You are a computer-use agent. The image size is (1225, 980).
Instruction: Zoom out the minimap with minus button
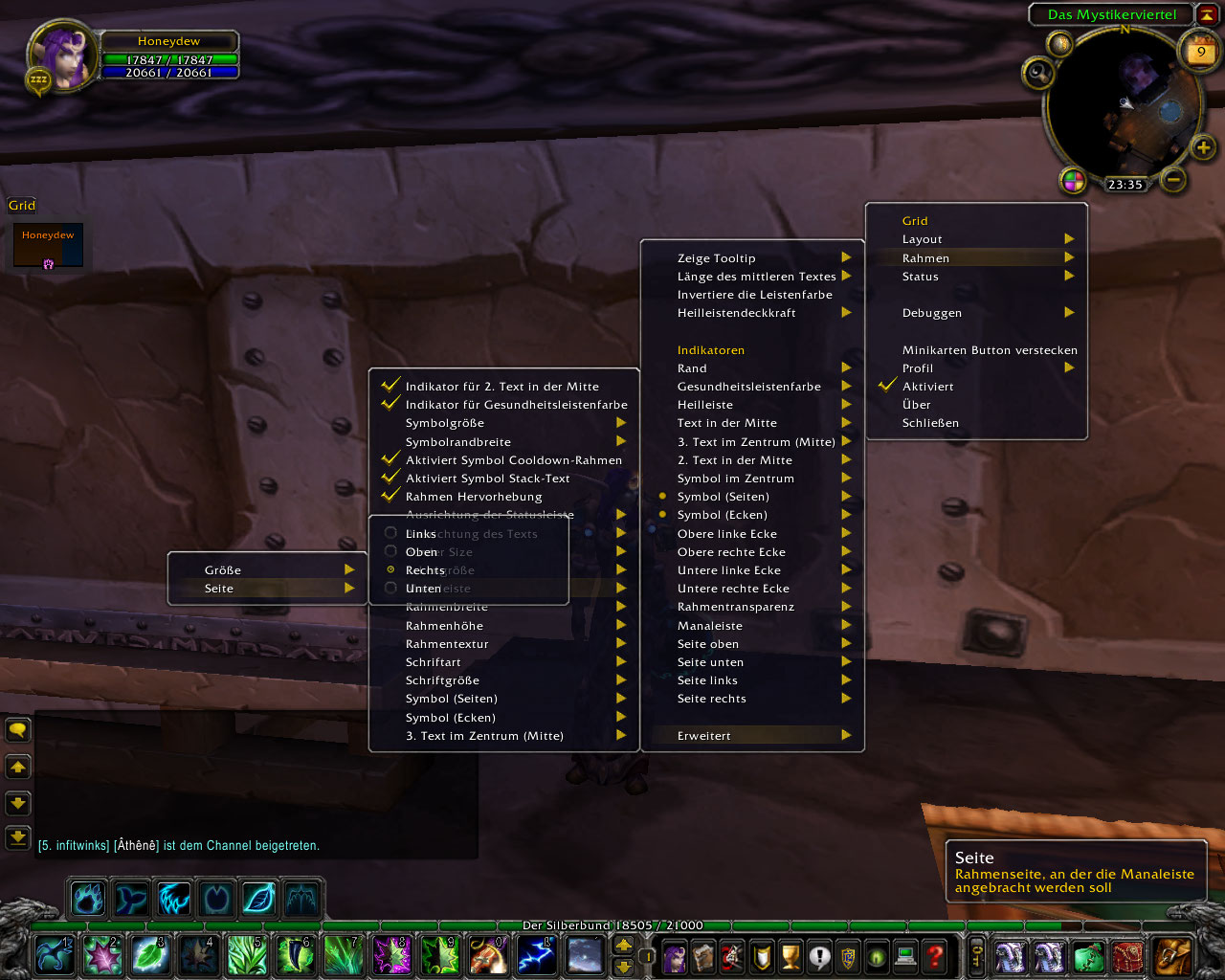click(1173, 179)
